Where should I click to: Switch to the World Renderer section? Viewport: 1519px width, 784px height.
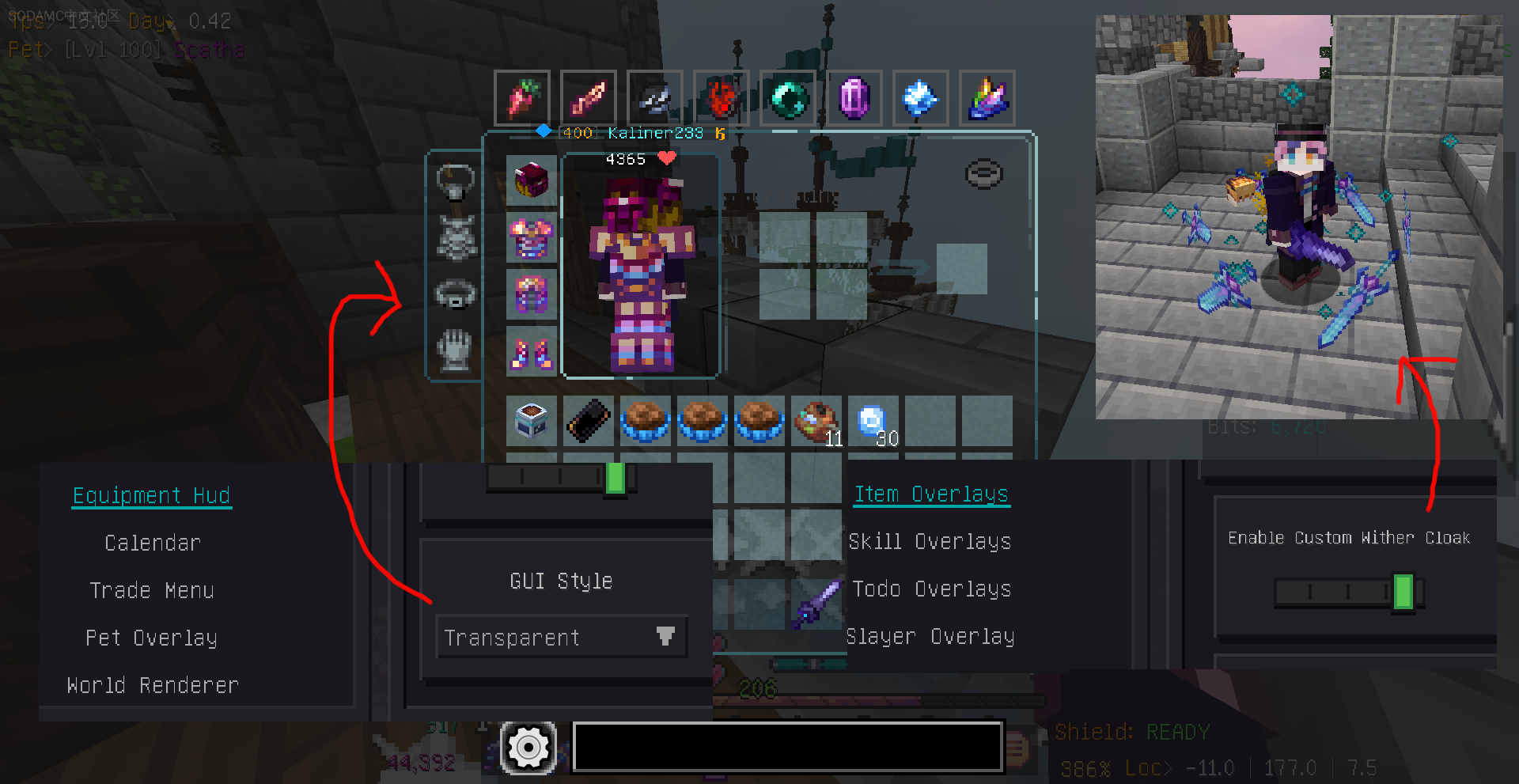[x=152, y=685]
